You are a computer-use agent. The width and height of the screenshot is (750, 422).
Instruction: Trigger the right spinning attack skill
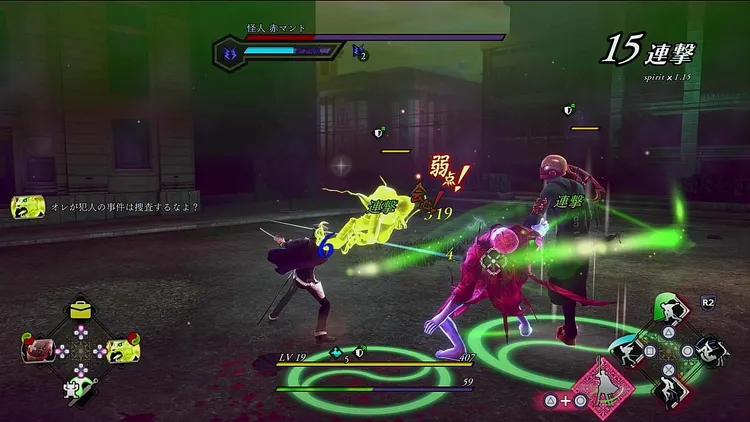click(710, 350)
